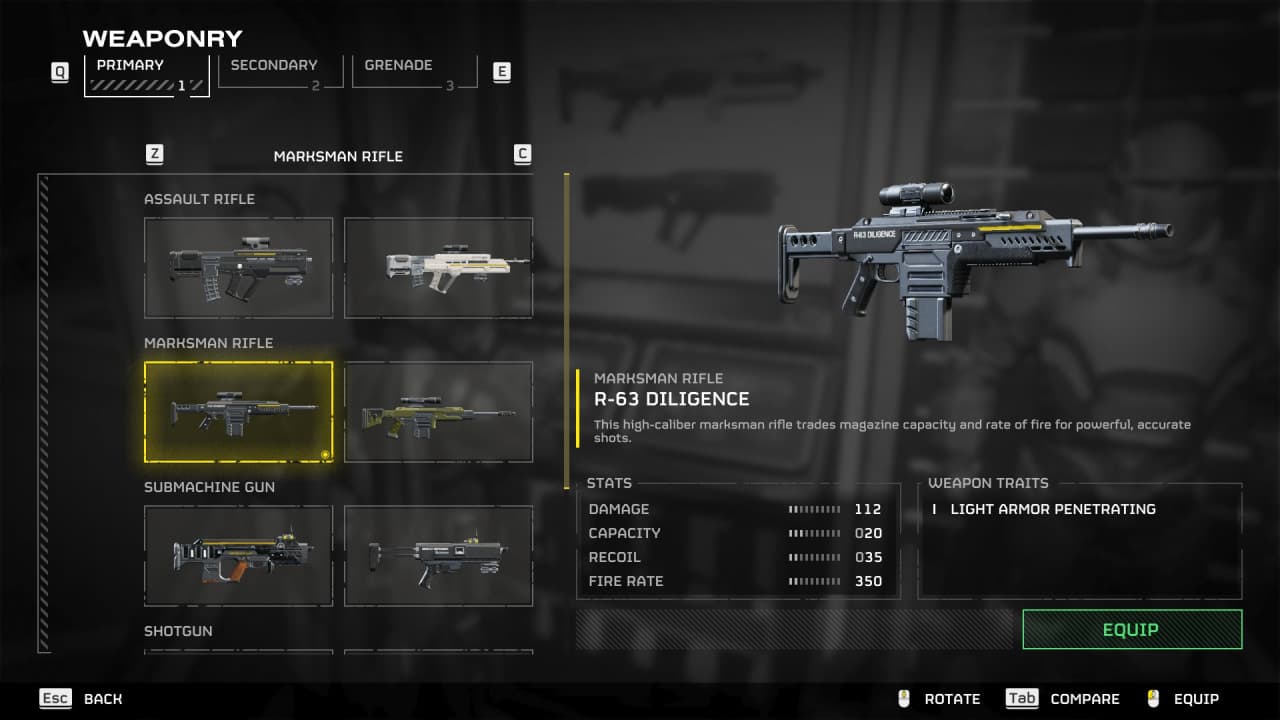The width and height of the screenshot is (1280, 720).
Task: Select the black compact submachine gun tile
Action: 438,555
